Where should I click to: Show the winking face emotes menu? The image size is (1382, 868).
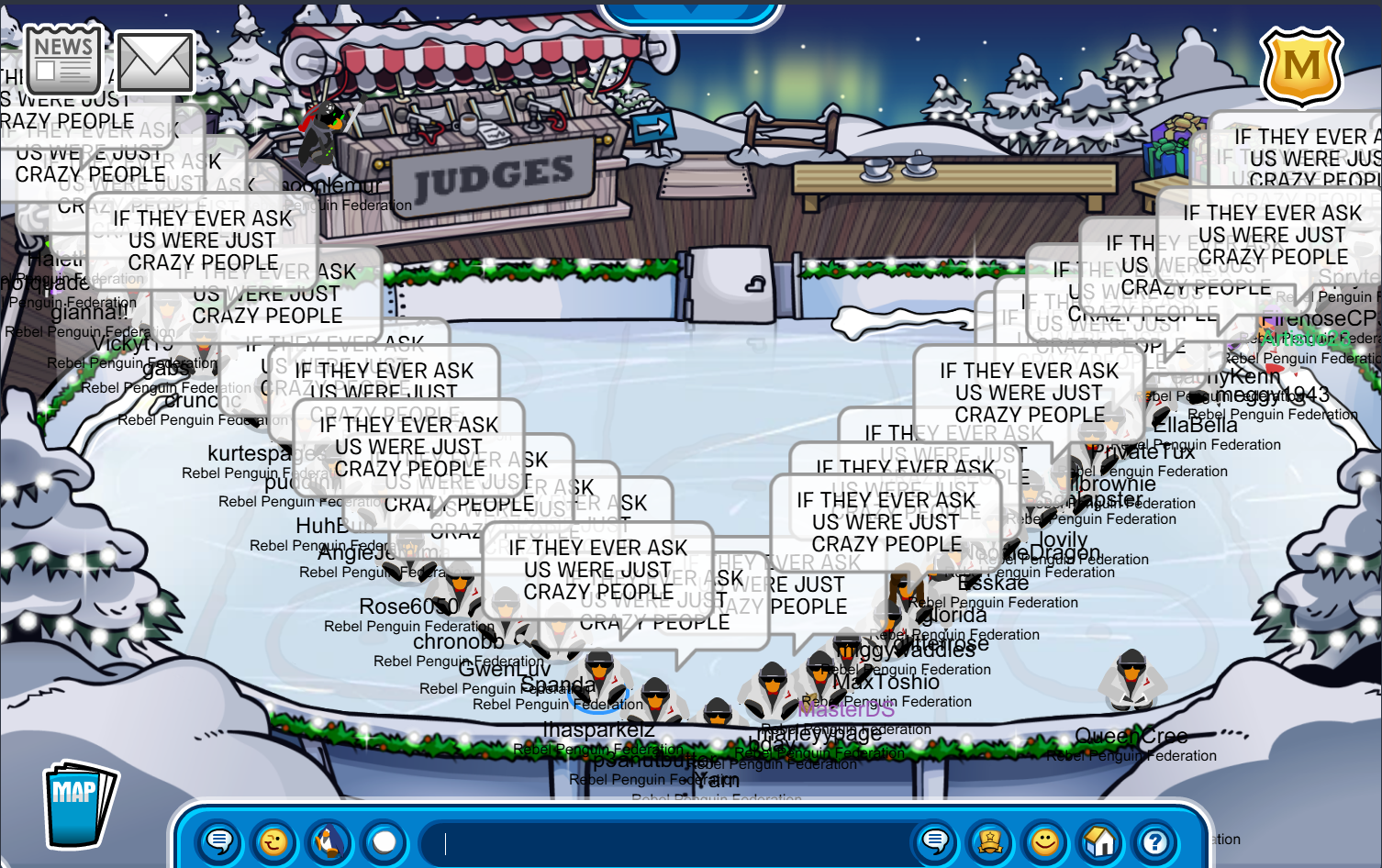273,841
